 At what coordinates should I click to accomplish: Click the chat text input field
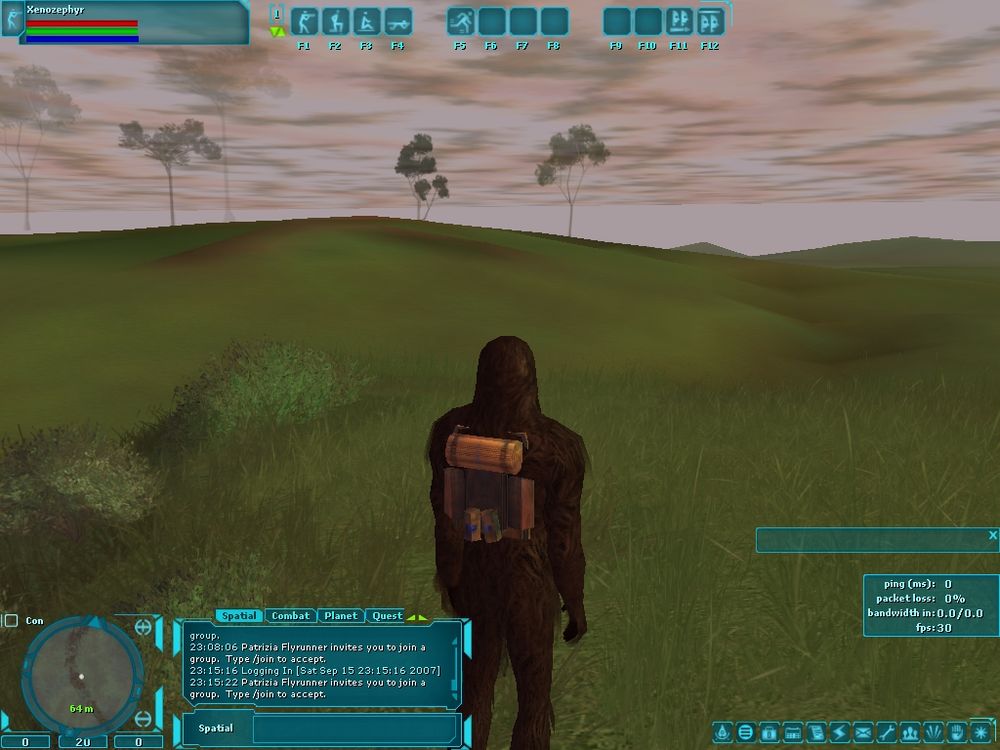pyautogui.click(x=355, y=729)
